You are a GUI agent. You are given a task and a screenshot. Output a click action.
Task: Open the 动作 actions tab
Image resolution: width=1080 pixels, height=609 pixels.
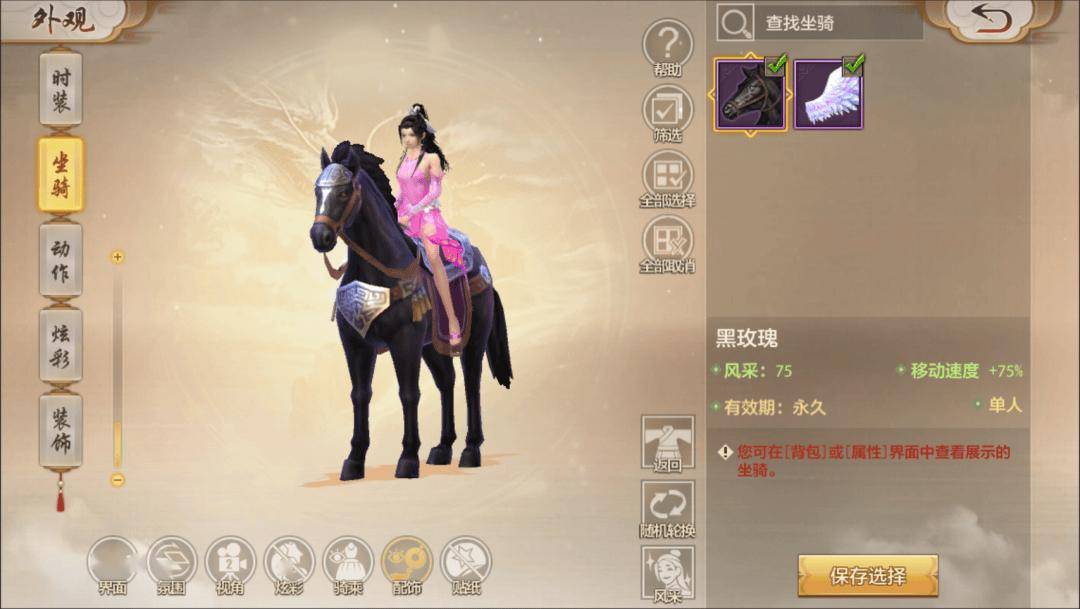[61, 260]
